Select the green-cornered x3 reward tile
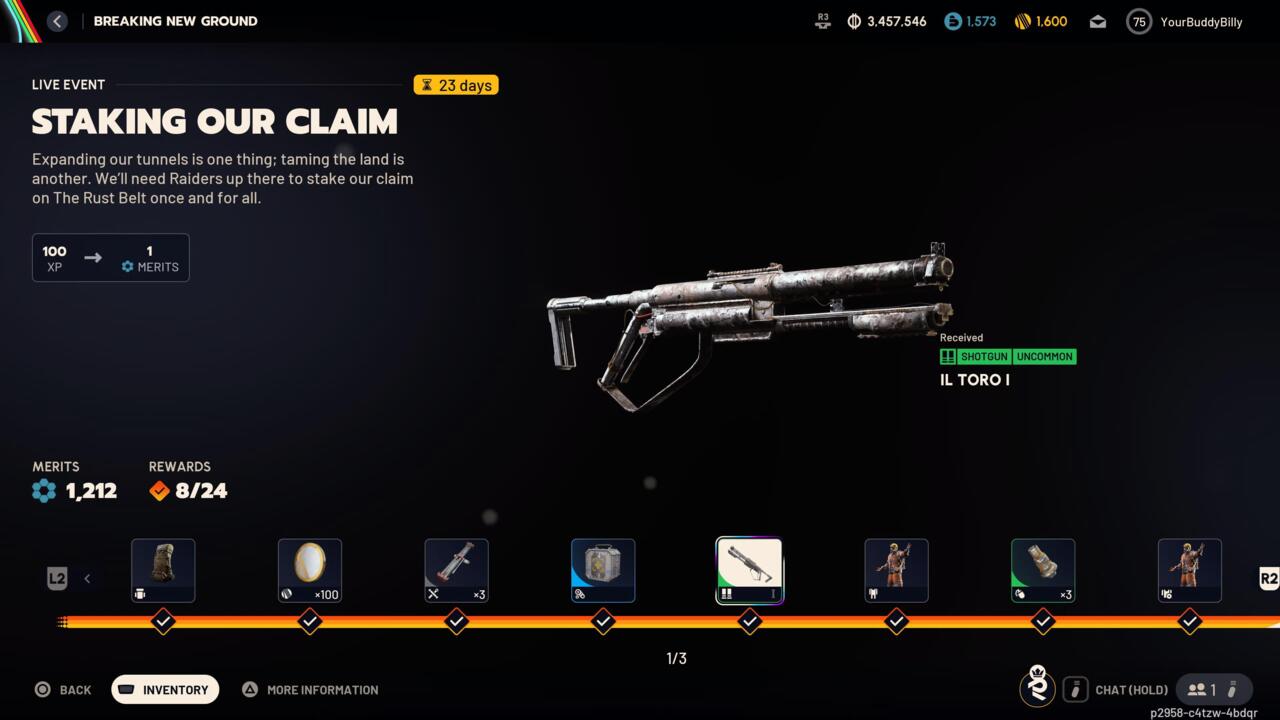 tap(1043, 571)
